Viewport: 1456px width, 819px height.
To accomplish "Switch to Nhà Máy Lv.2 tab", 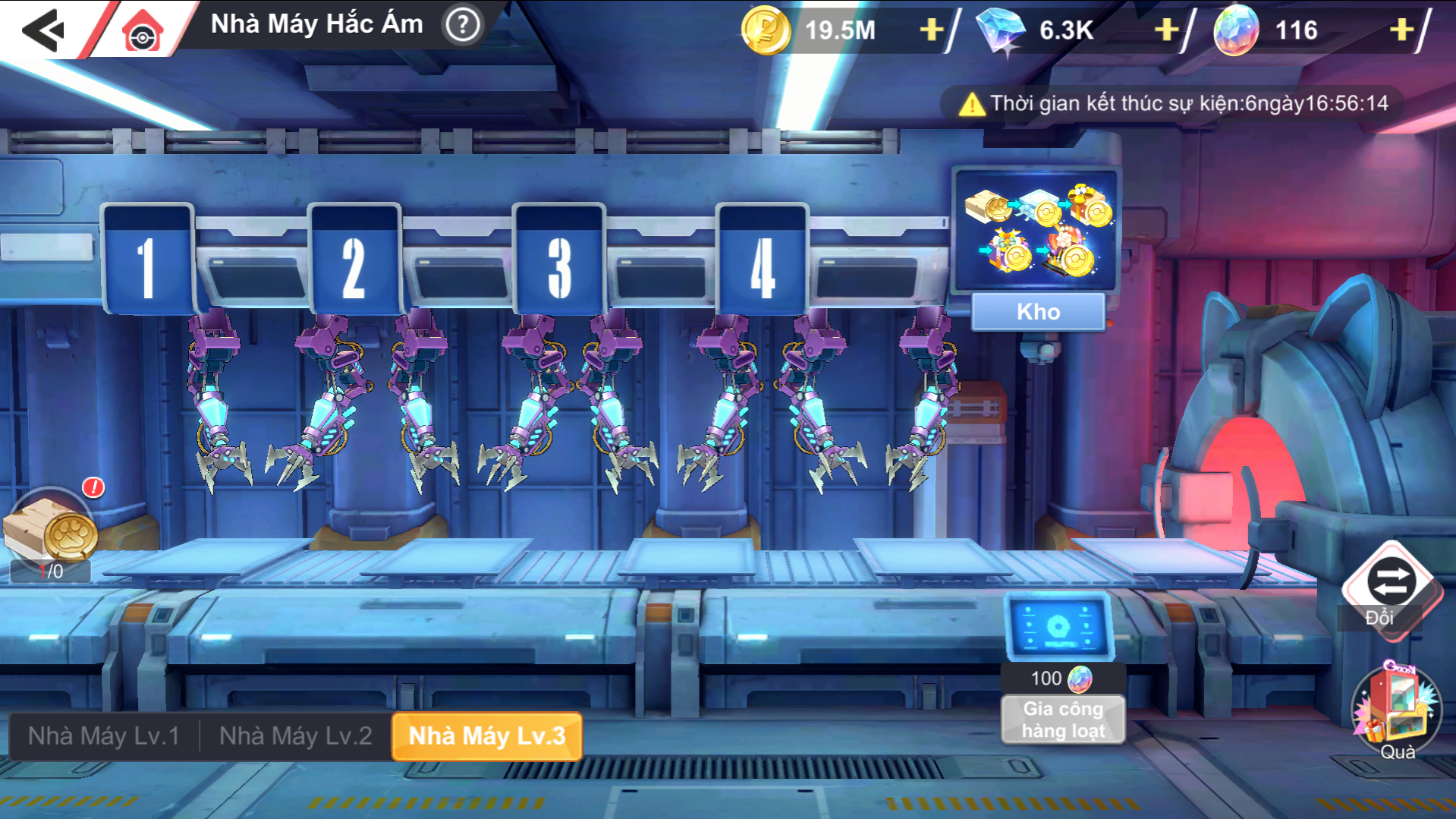I will coord(295,736).
